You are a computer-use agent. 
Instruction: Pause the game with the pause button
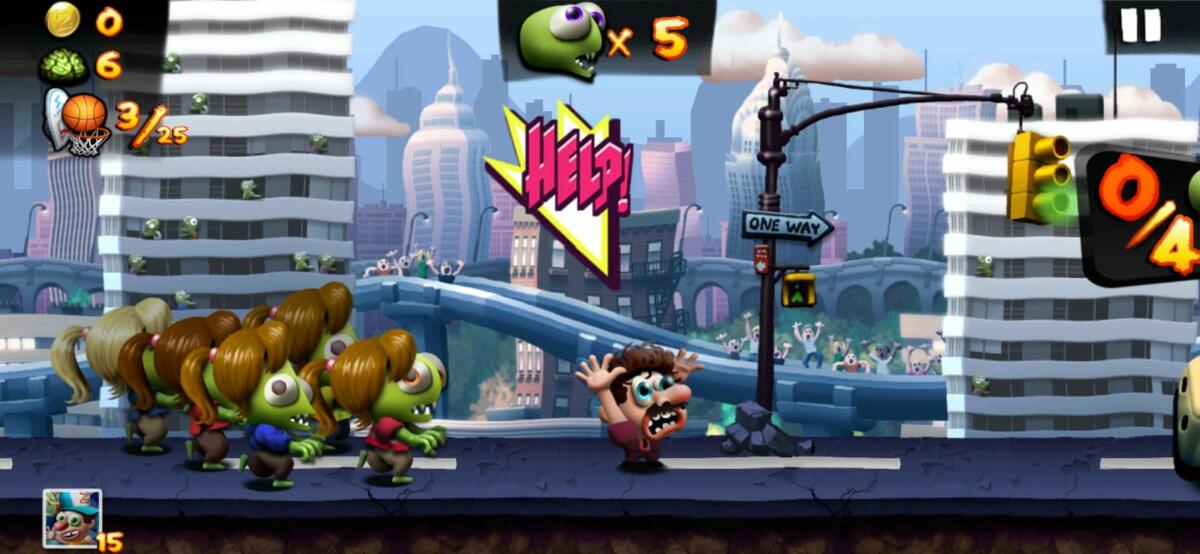pyautogui.click(x=1139, y=25)
